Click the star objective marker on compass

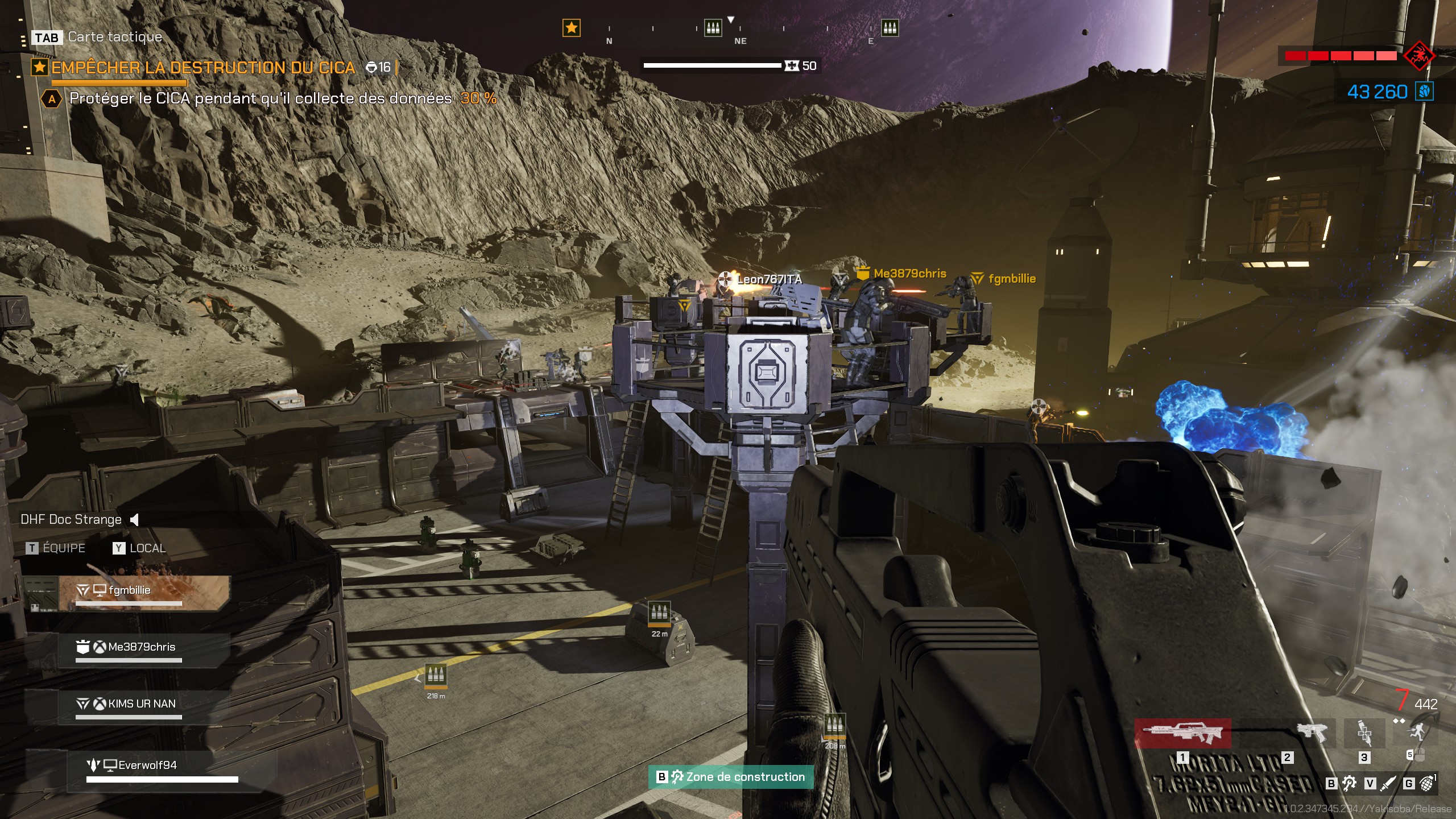572,27
